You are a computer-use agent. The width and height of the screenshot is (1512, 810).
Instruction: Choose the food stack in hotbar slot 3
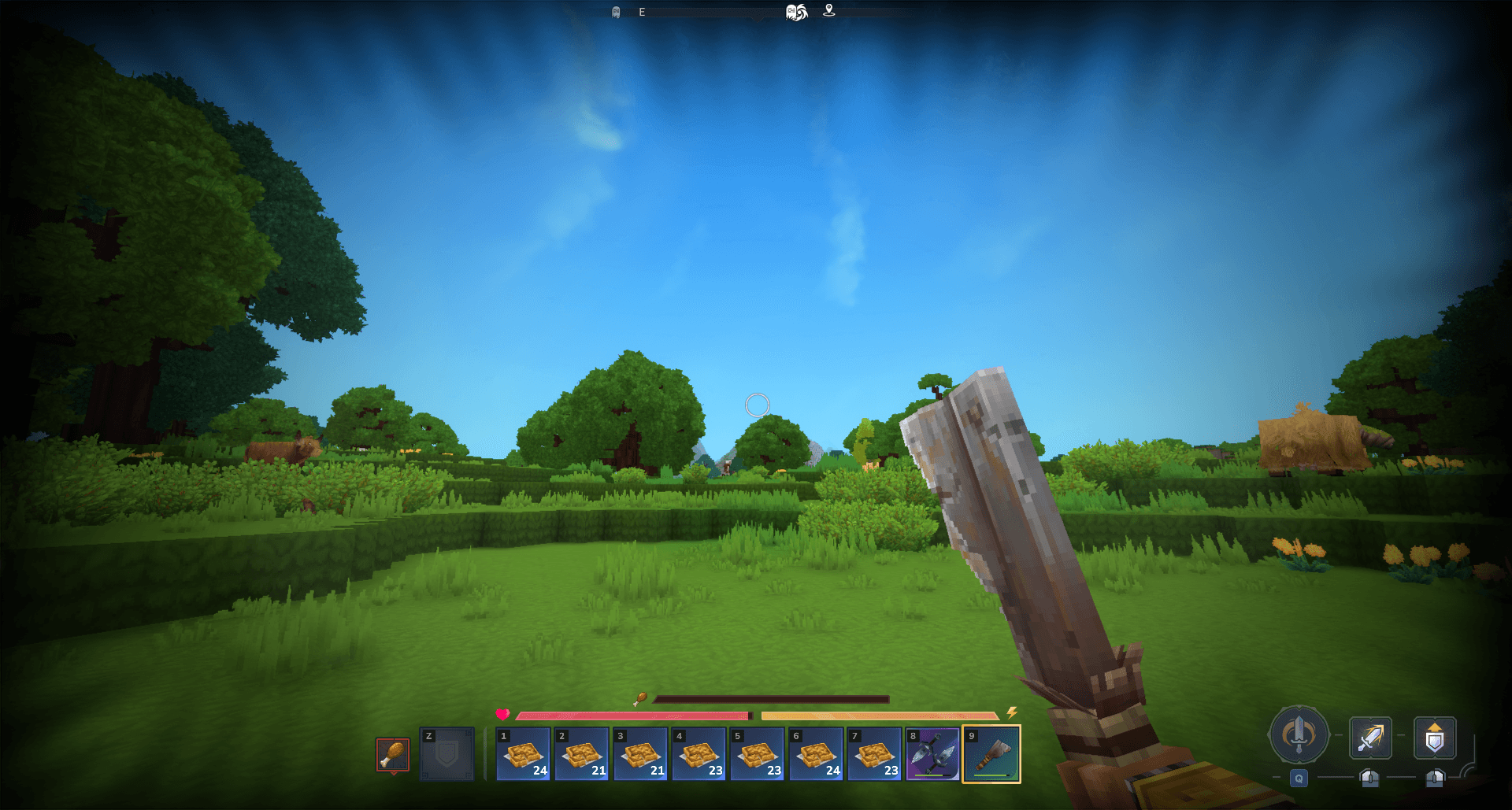point(640,754)
